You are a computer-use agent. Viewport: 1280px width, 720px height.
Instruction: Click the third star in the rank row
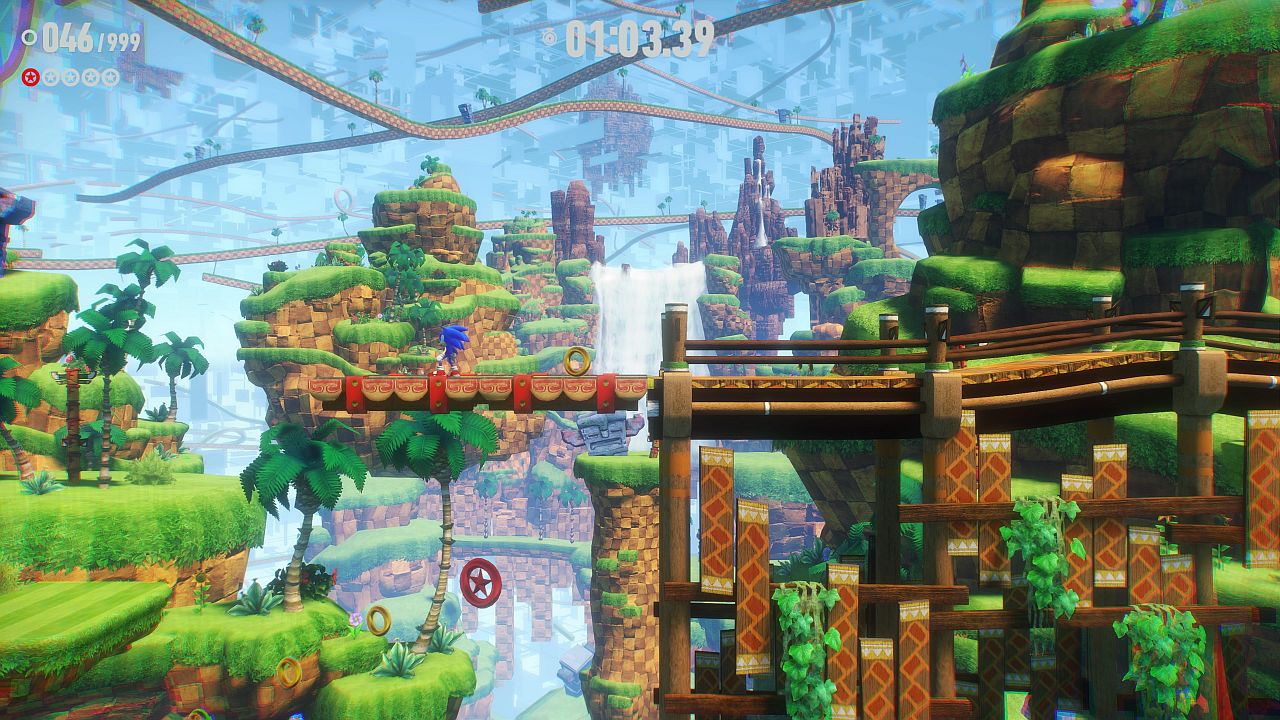click(x=71, y=77)
